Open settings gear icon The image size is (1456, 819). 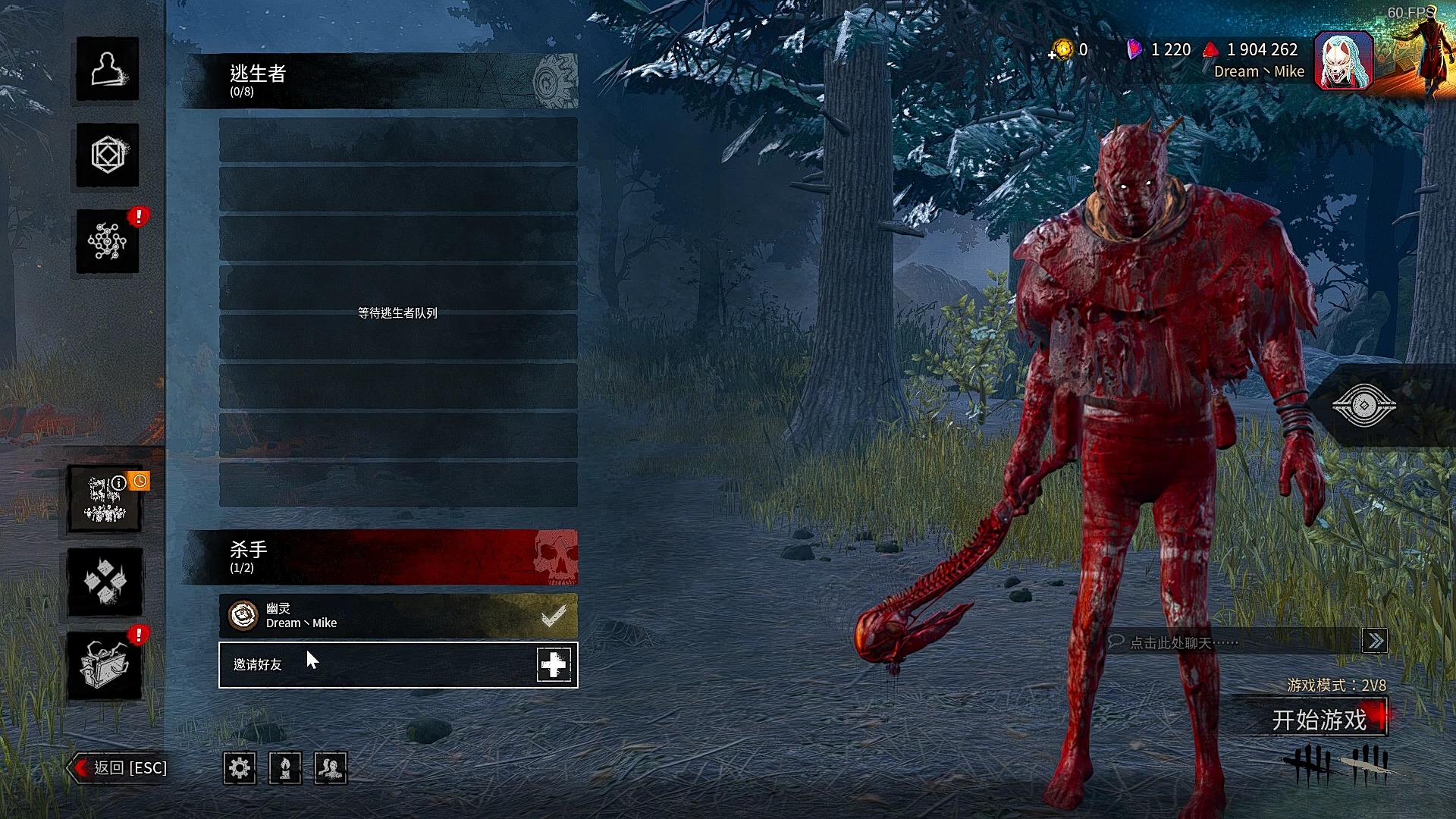(240, 768)
